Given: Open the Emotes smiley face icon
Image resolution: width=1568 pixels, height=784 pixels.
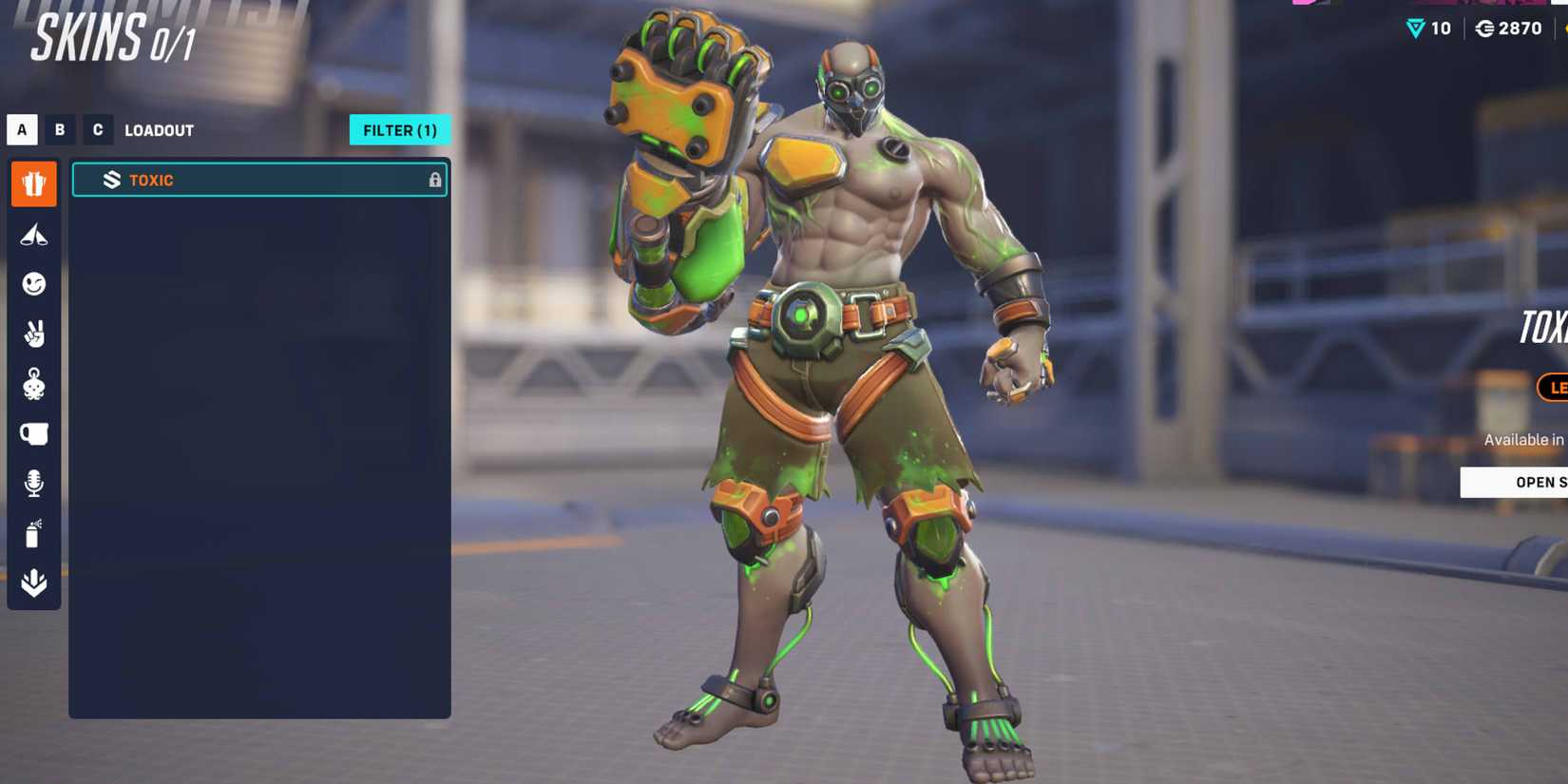Looking at the screenshot, I should [x=33, y=285].
